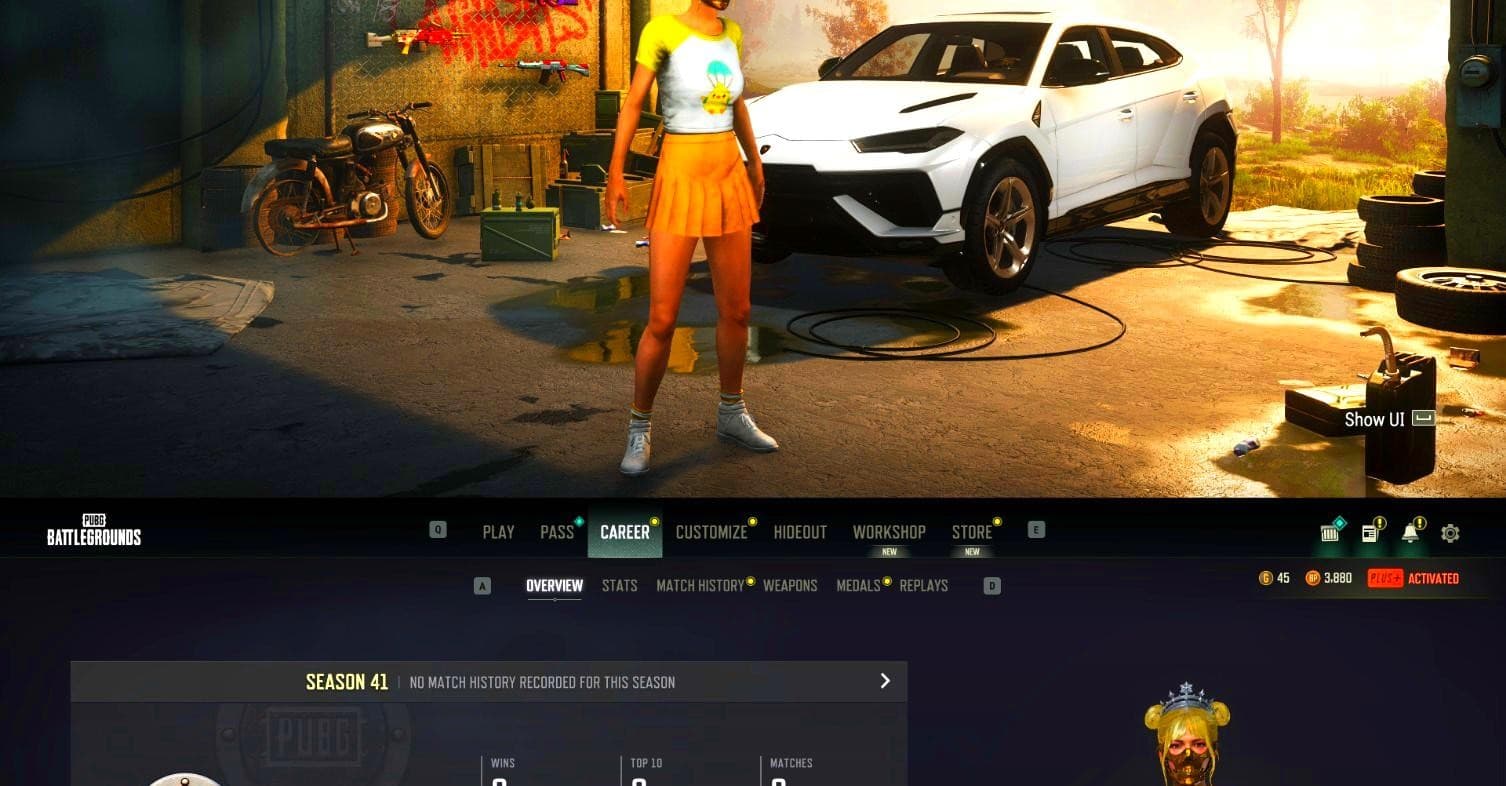Open settings with the gear icon

click(1449, 532)
